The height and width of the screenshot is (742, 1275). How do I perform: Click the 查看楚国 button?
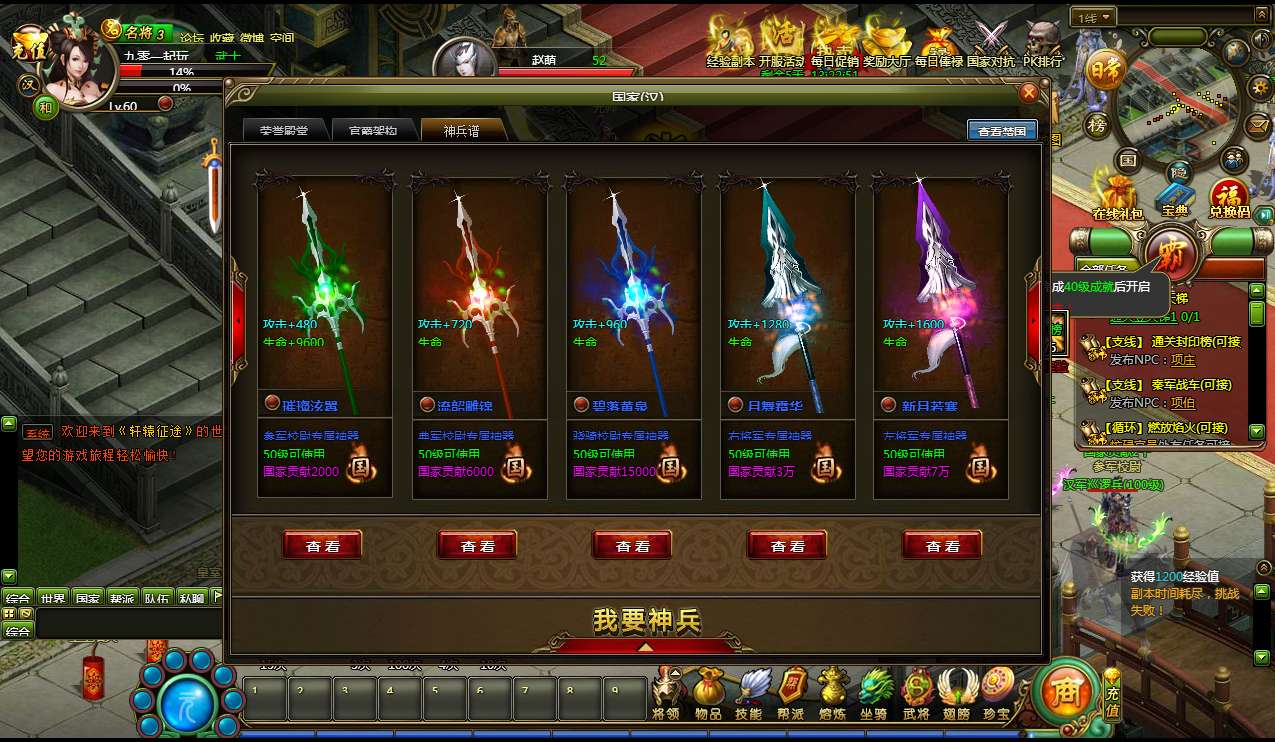tap(1001, 131)
